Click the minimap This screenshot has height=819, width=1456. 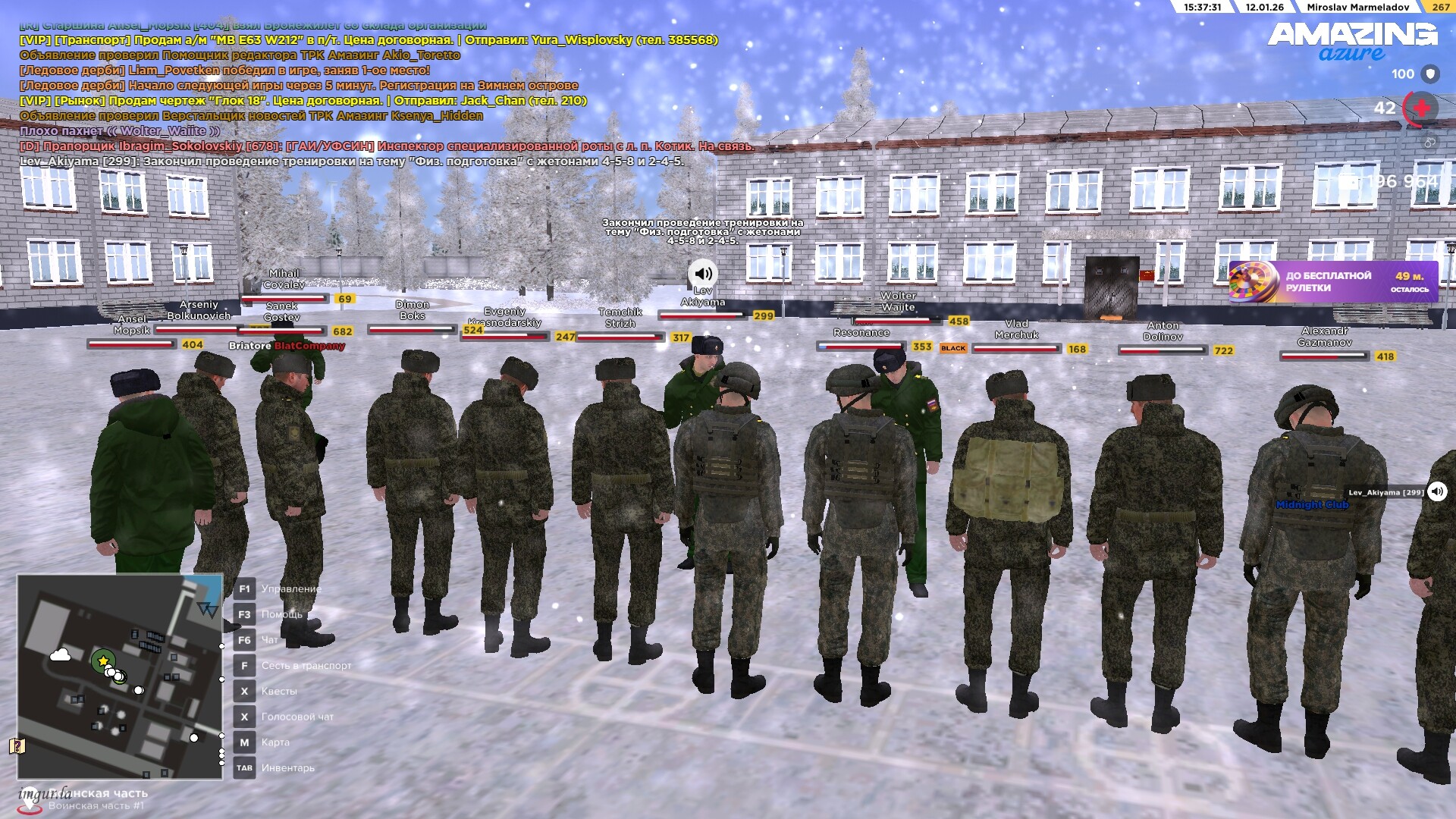[x=120, y=676]
